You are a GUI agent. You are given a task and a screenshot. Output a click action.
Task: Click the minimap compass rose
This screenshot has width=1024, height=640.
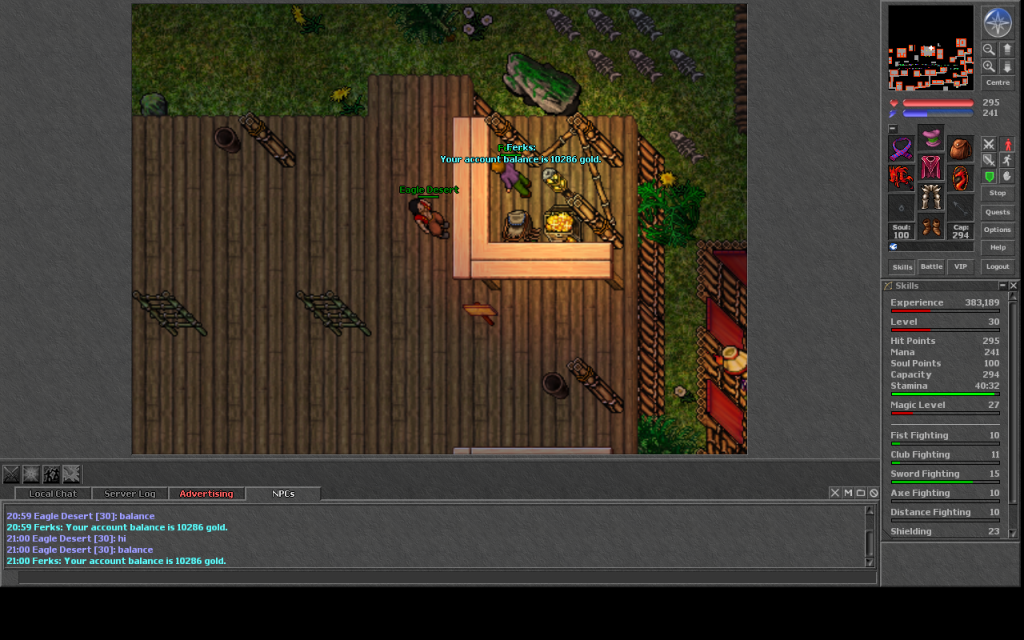(997, 21)
